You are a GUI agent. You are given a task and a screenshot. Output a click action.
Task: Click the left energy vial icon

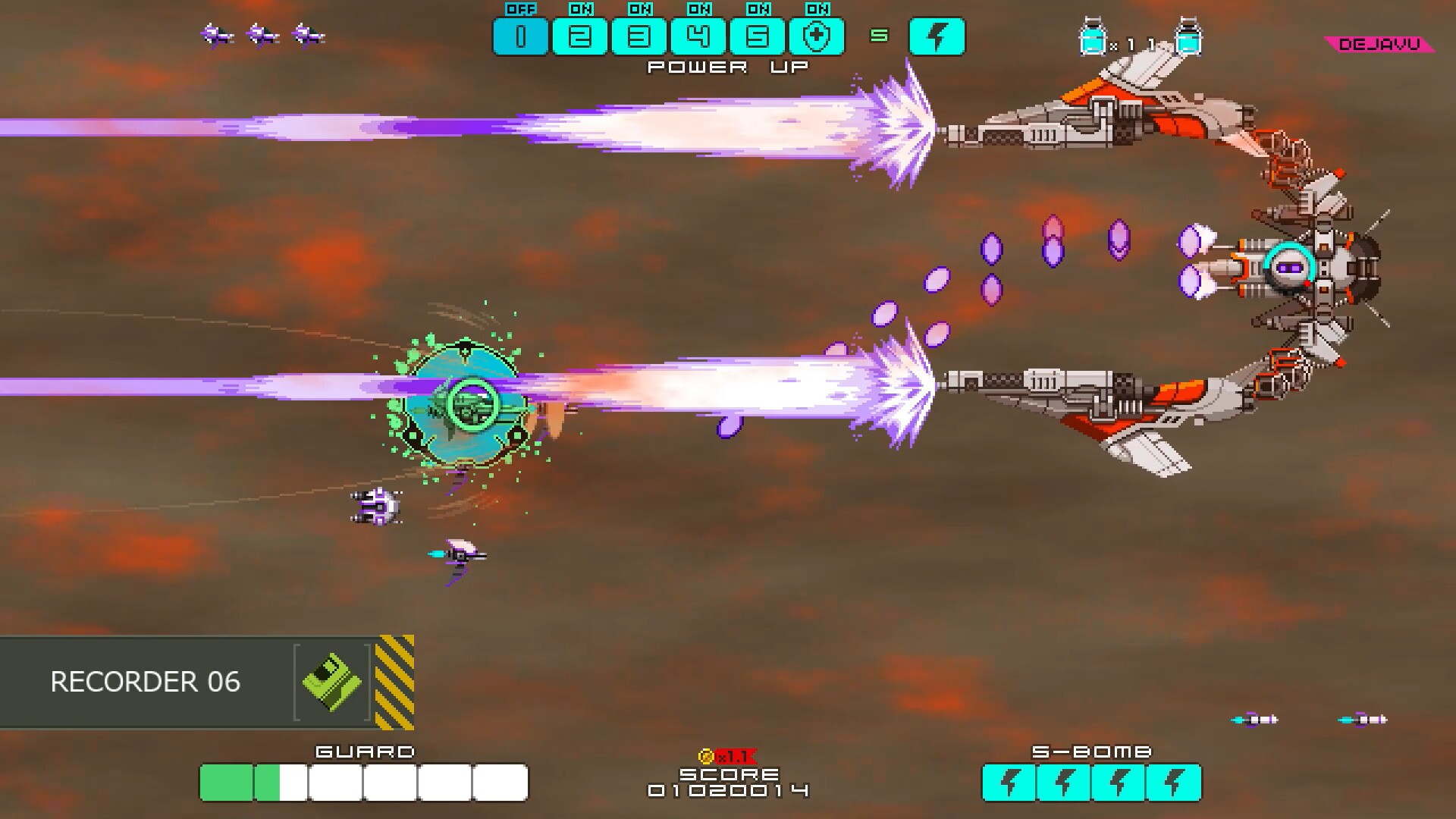click(x=1092, y=36)
